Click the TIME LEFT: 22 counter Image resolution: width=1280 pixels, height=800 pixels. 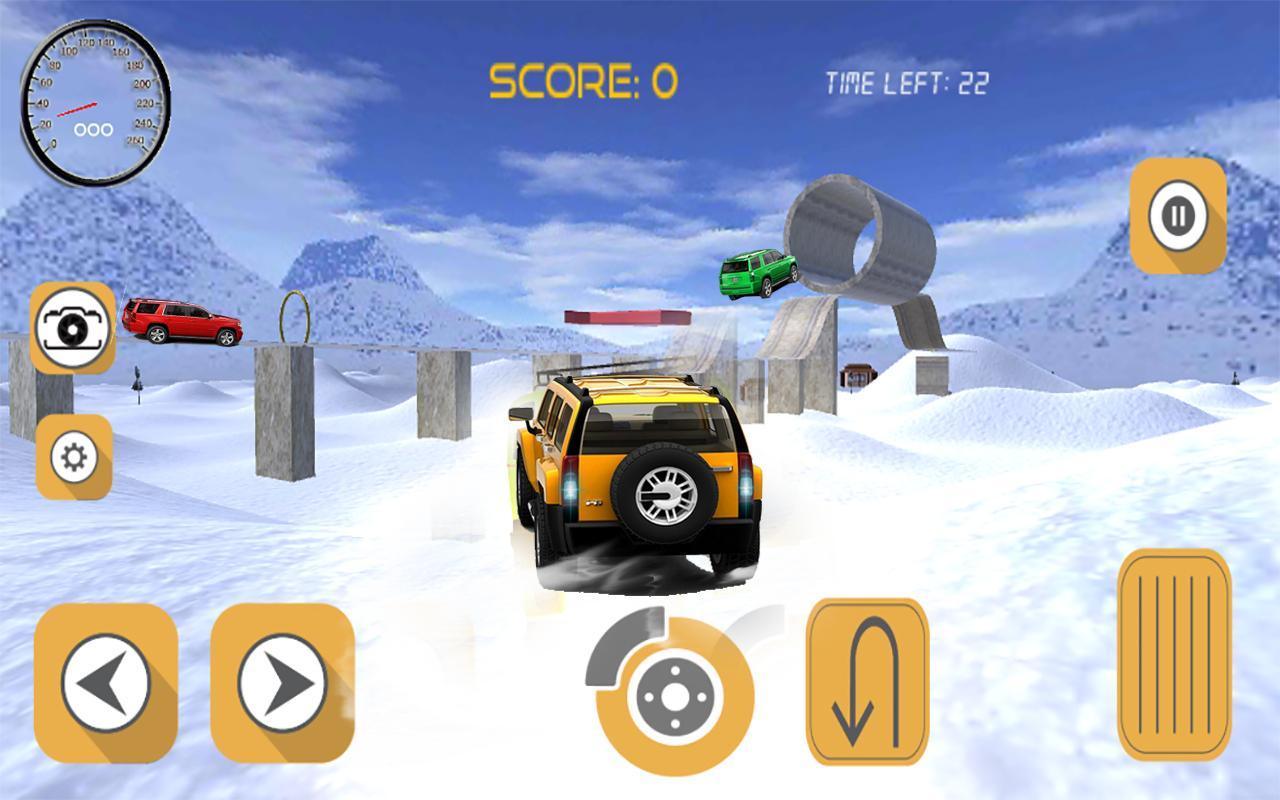pyautogui.click(x=906, y=84)
